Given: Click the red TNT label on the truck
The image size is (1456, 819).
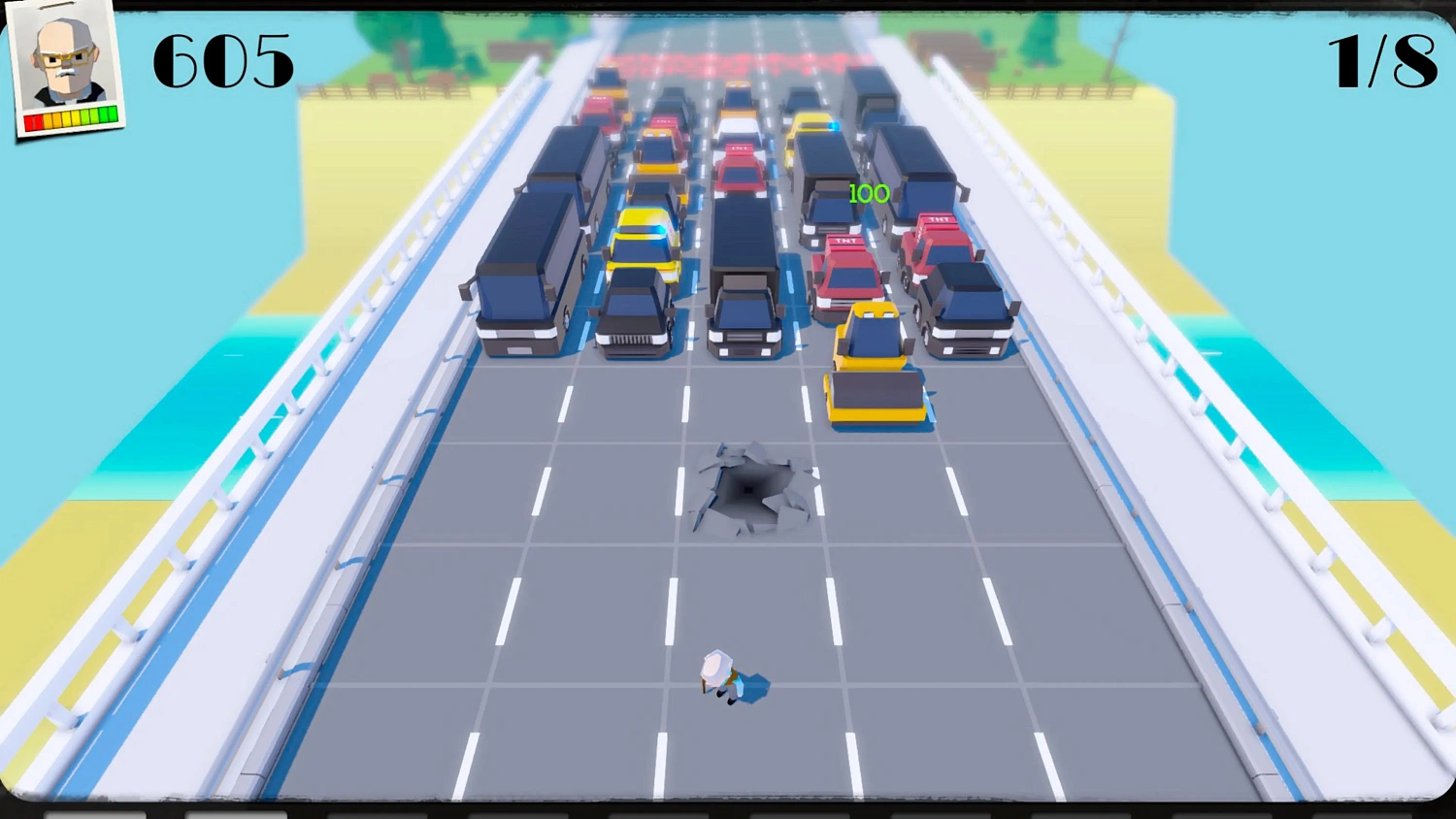Looking at the screenshot, I should pos(845,242).
